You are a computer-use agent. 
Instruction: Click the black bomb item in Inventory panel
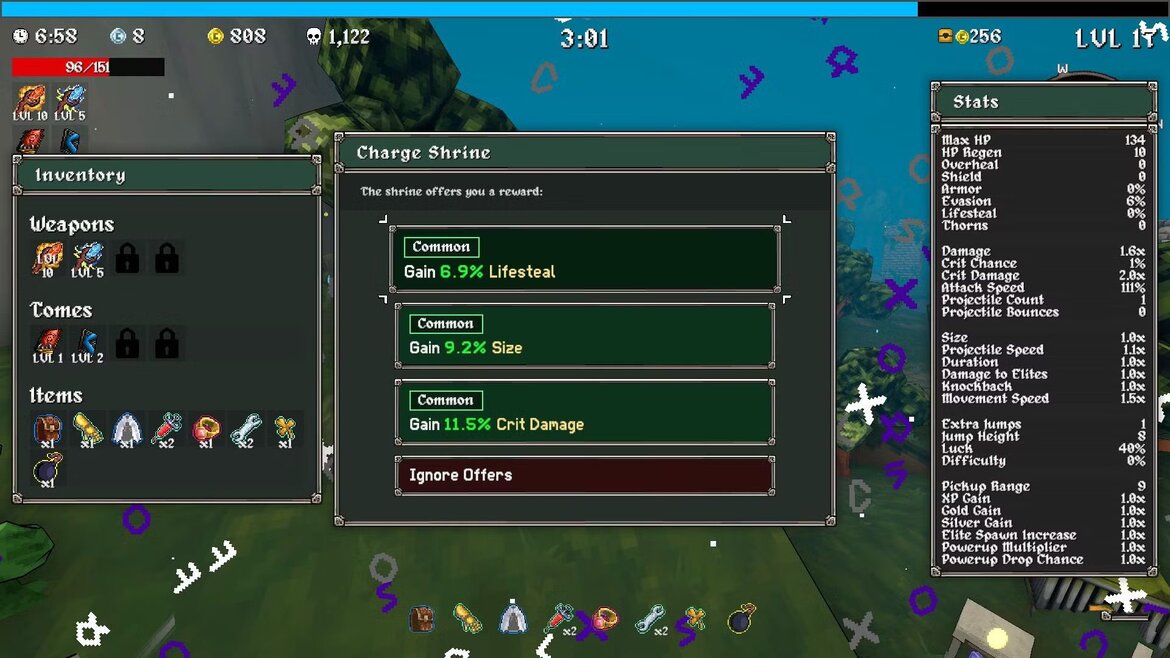click(47, 470)
